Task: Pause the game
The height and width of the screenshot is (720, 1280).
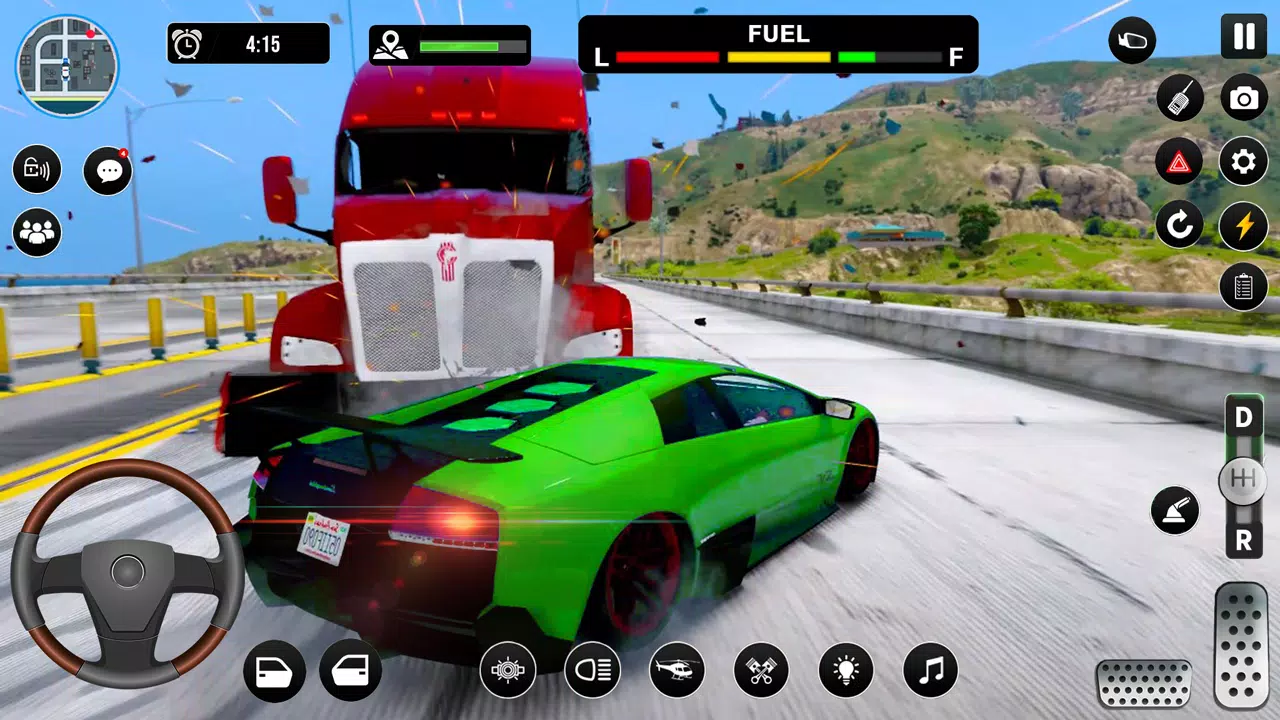Action: pos(1243,37)
